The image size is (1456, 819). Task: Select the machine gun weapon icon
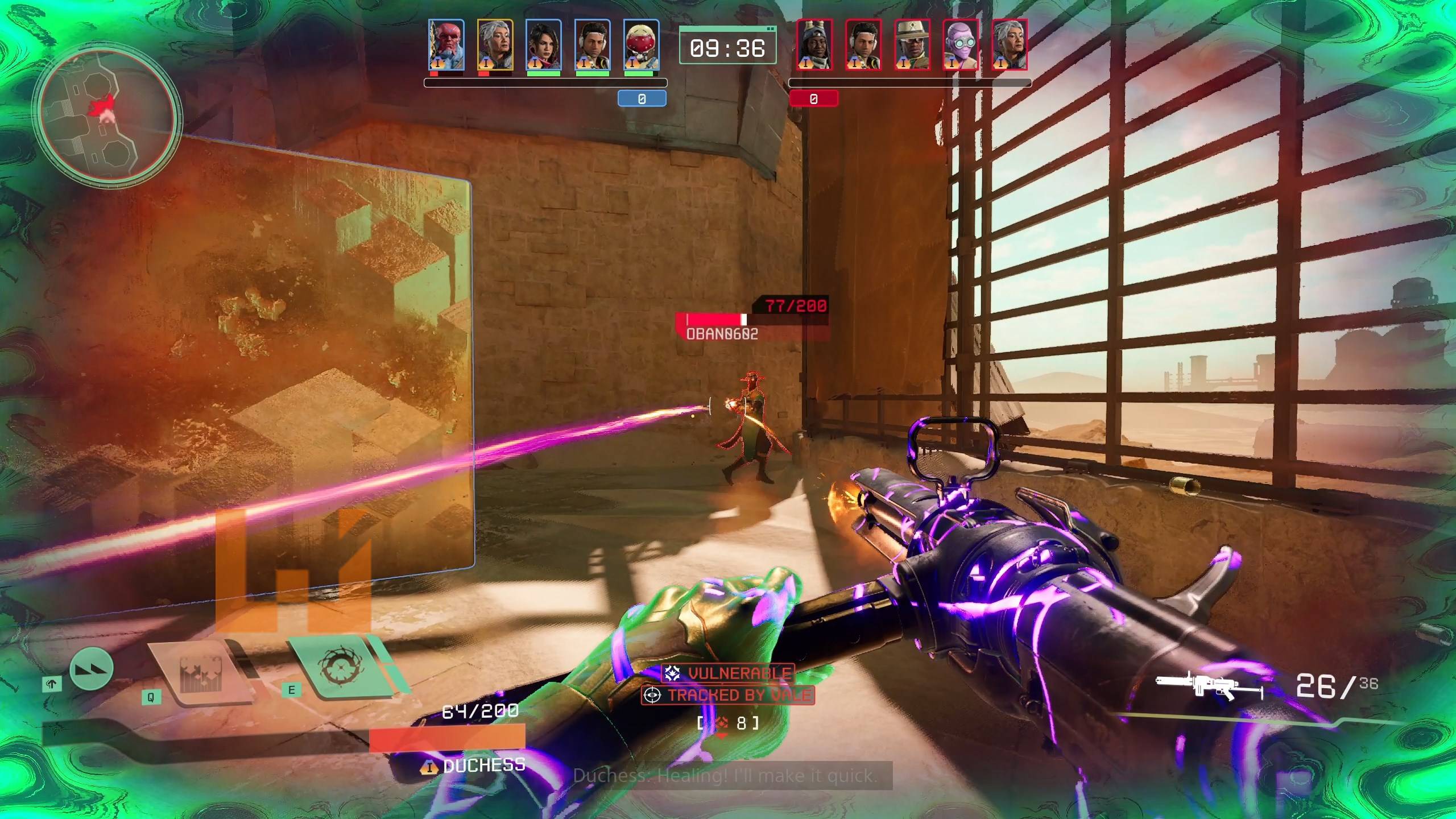tap(1209, 689)
